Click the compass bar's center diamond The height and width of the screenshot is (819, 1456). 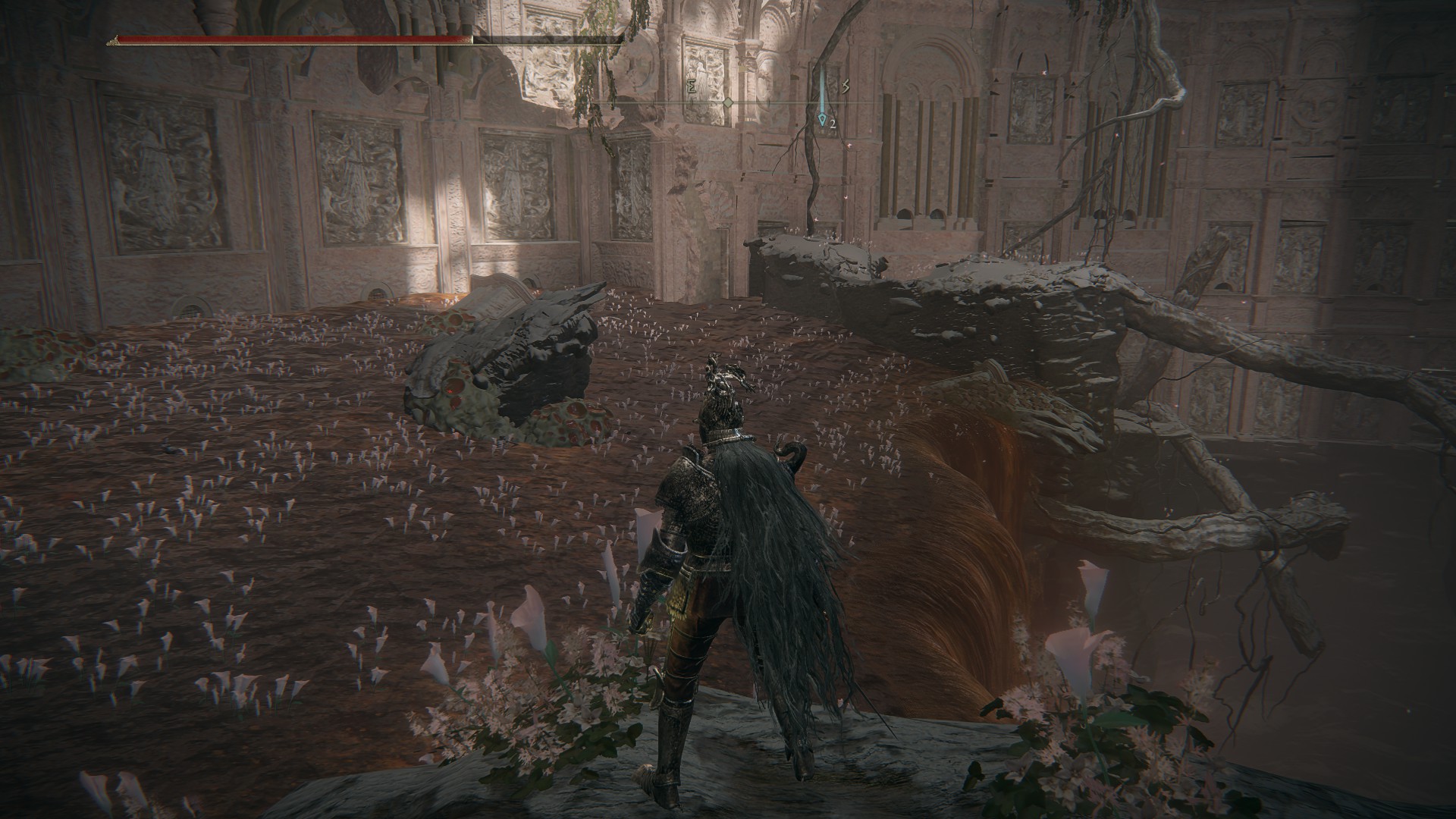(x=728, y=102)
